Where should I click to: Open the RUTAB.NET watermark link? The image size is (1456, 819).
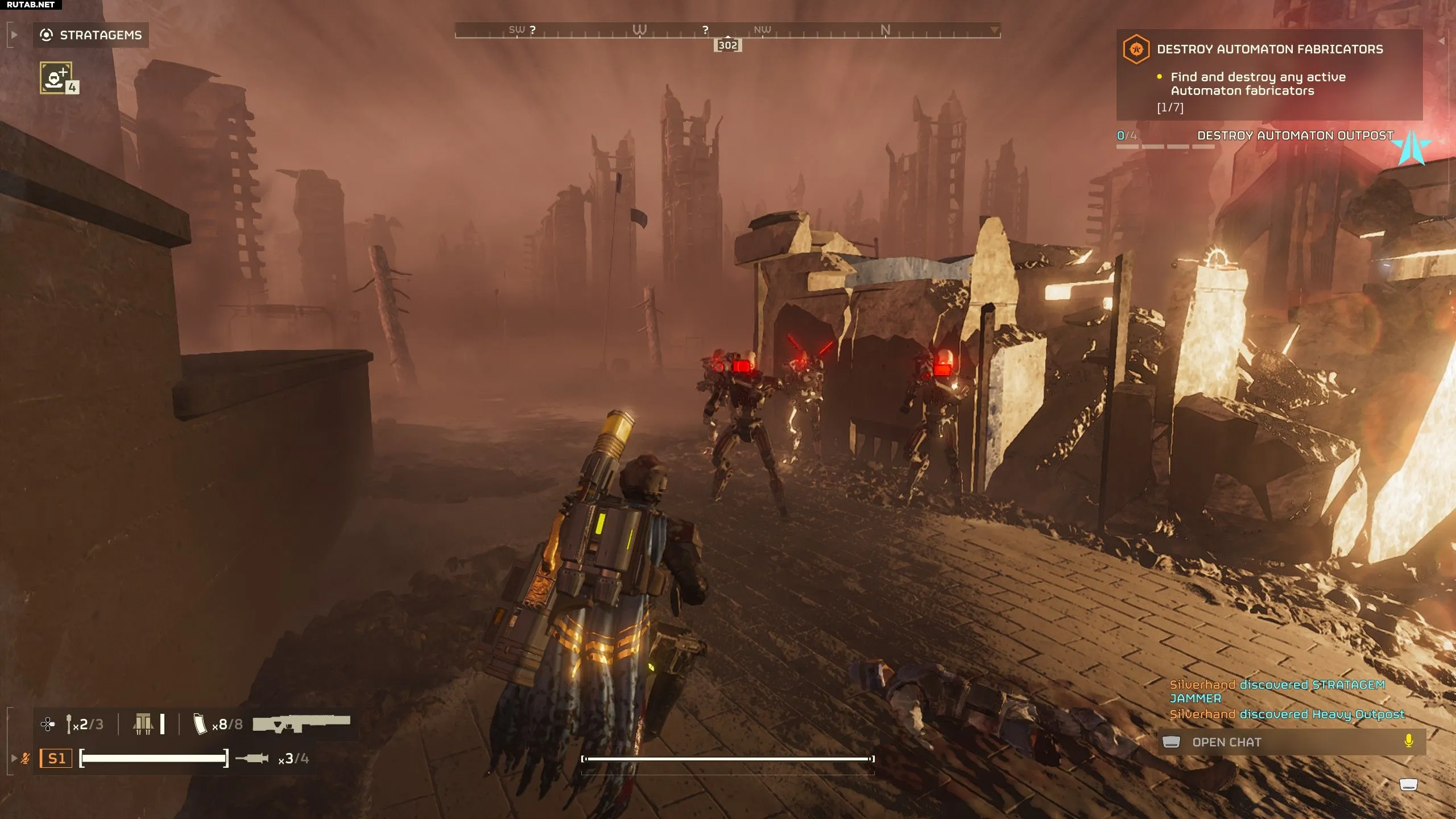(31, 5)
